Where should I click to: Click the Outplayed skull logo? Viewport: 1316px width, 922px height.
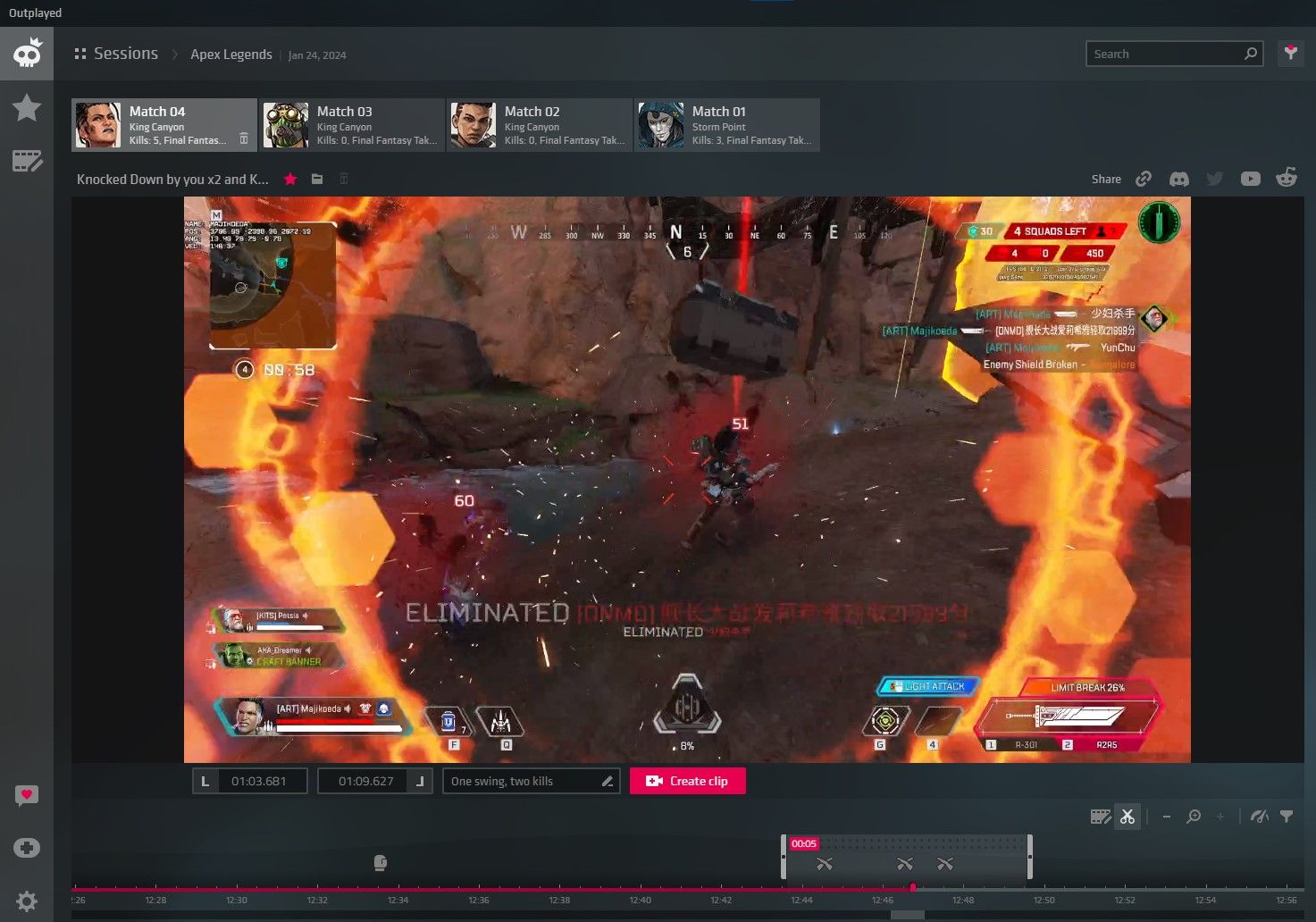point(27,53)
